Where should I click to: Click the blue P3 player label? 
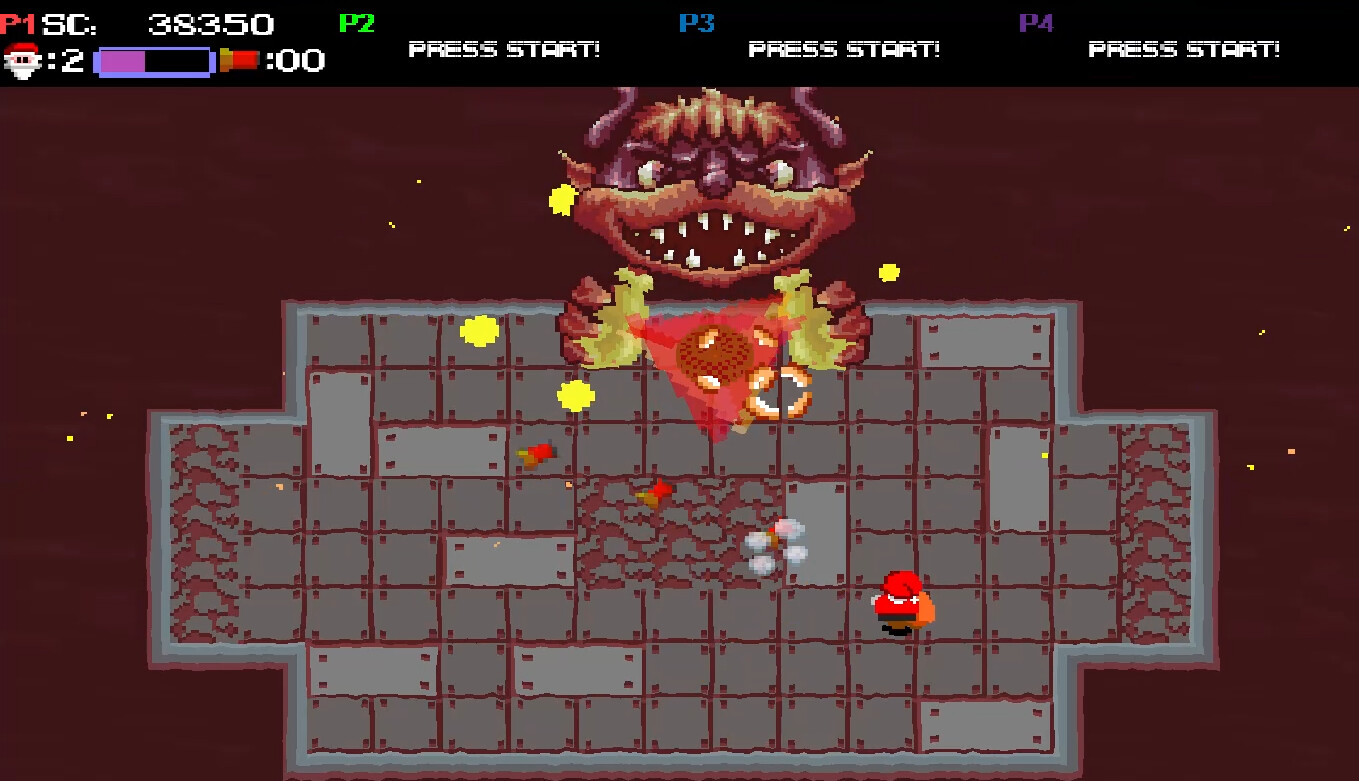698,21
